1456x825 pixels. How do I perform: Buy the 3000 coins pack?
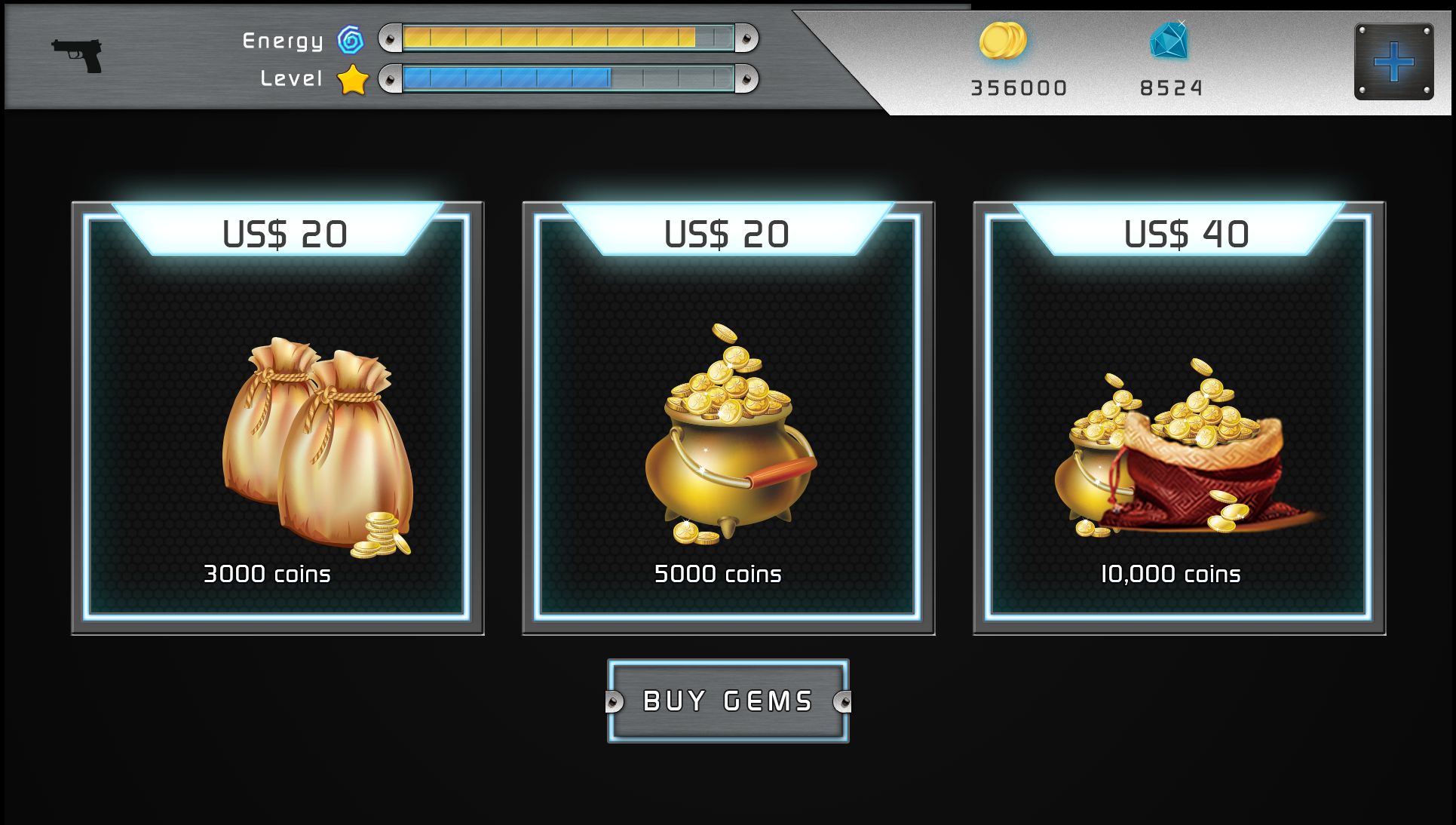(x=277, y=419)
